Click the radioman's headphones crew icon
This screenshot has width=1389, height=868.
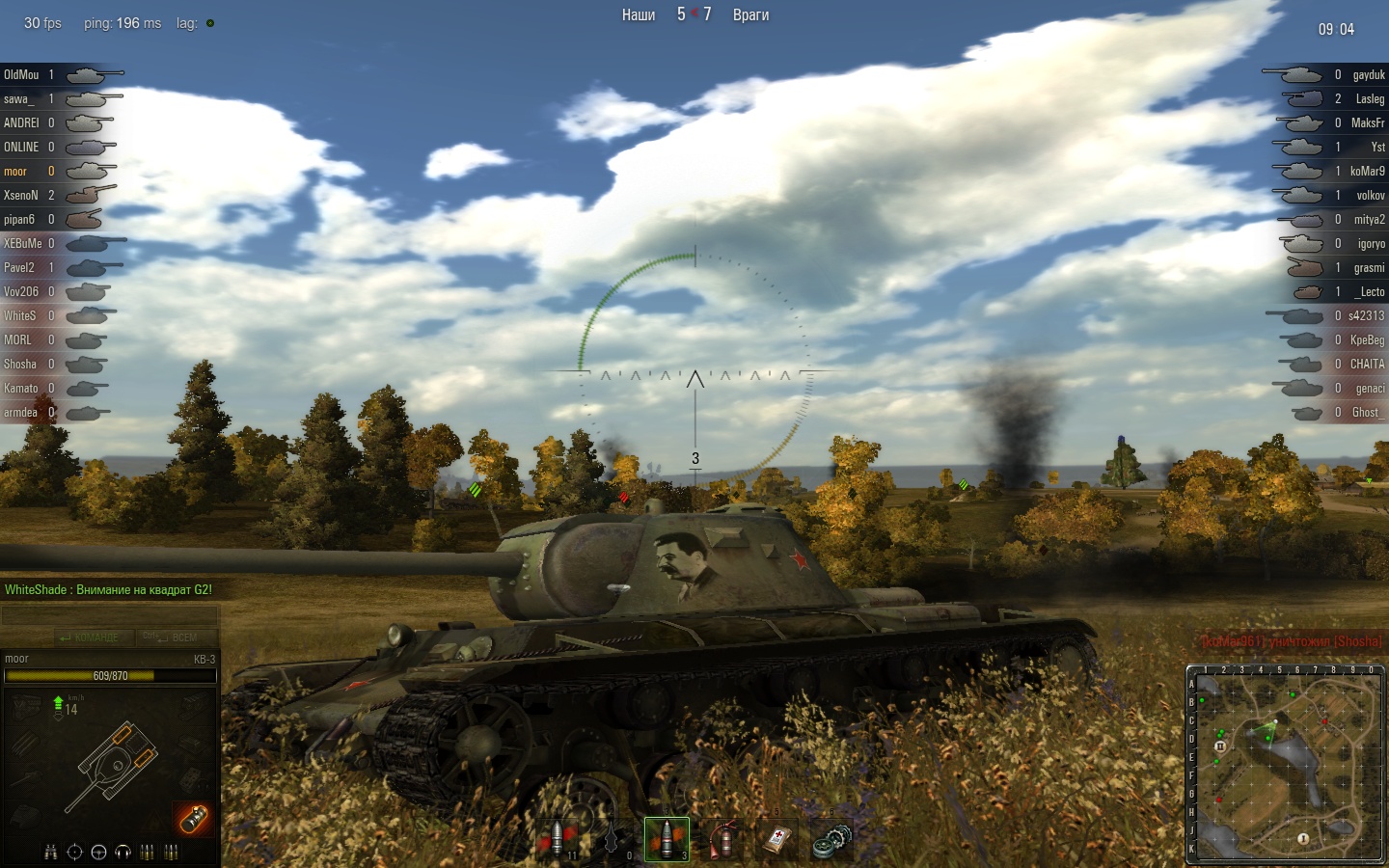click(x=122, y=852)
